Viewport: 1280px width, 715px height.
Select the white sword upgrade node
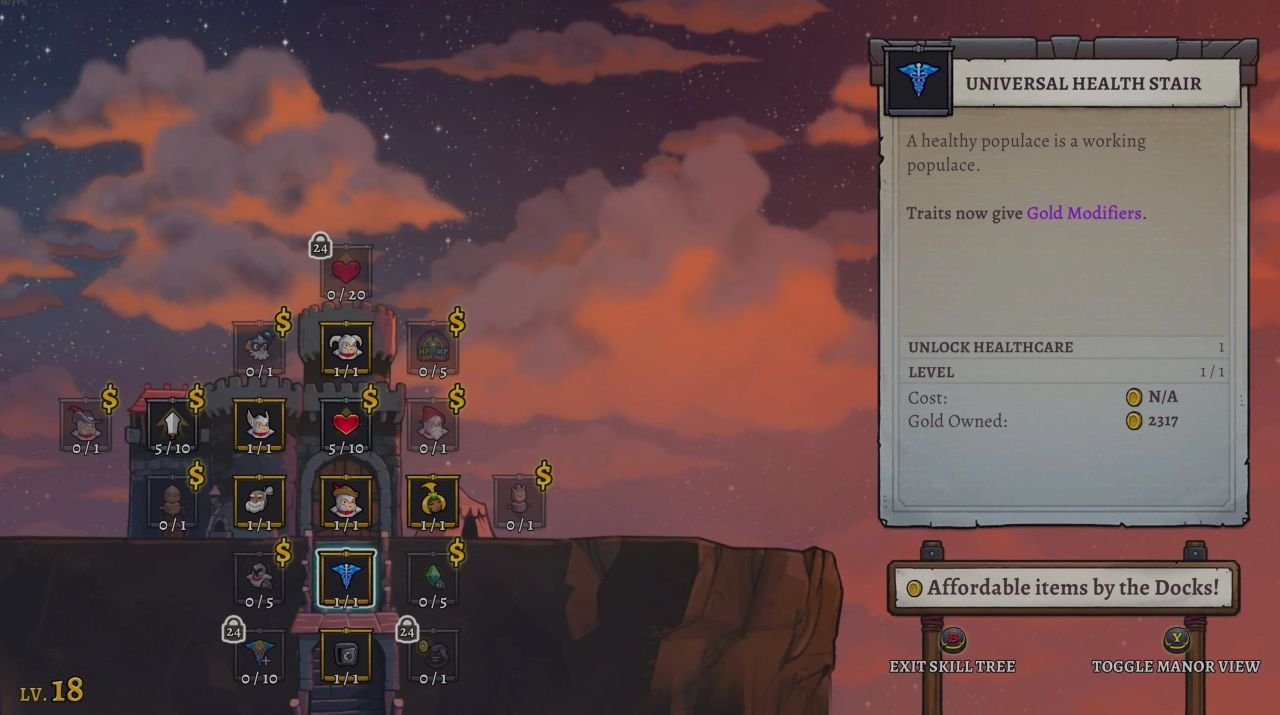pyautogui.click(x=172, y=423)
